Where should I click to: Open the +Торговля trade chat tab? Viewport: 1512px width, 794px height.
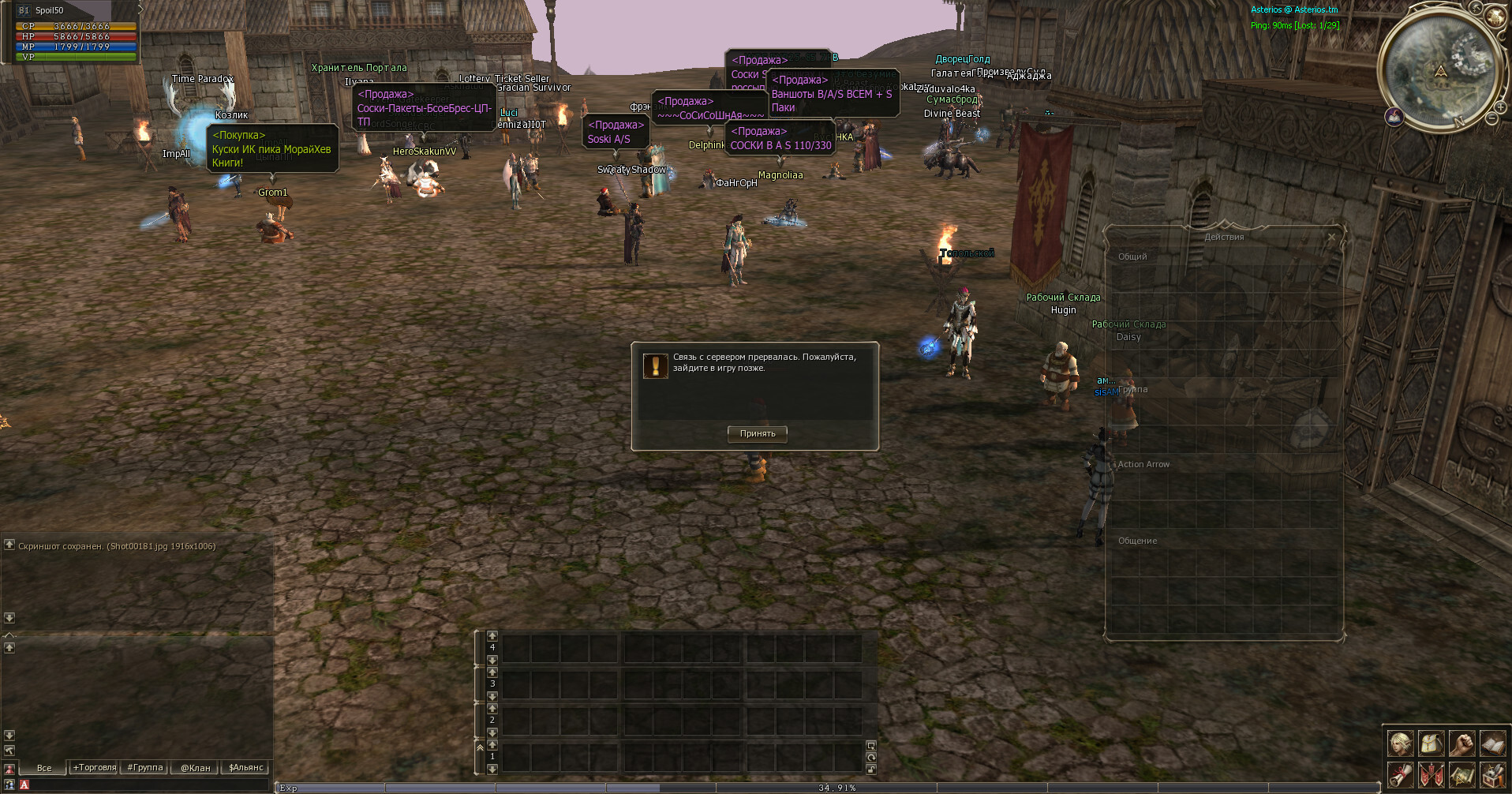coord(95,767)
